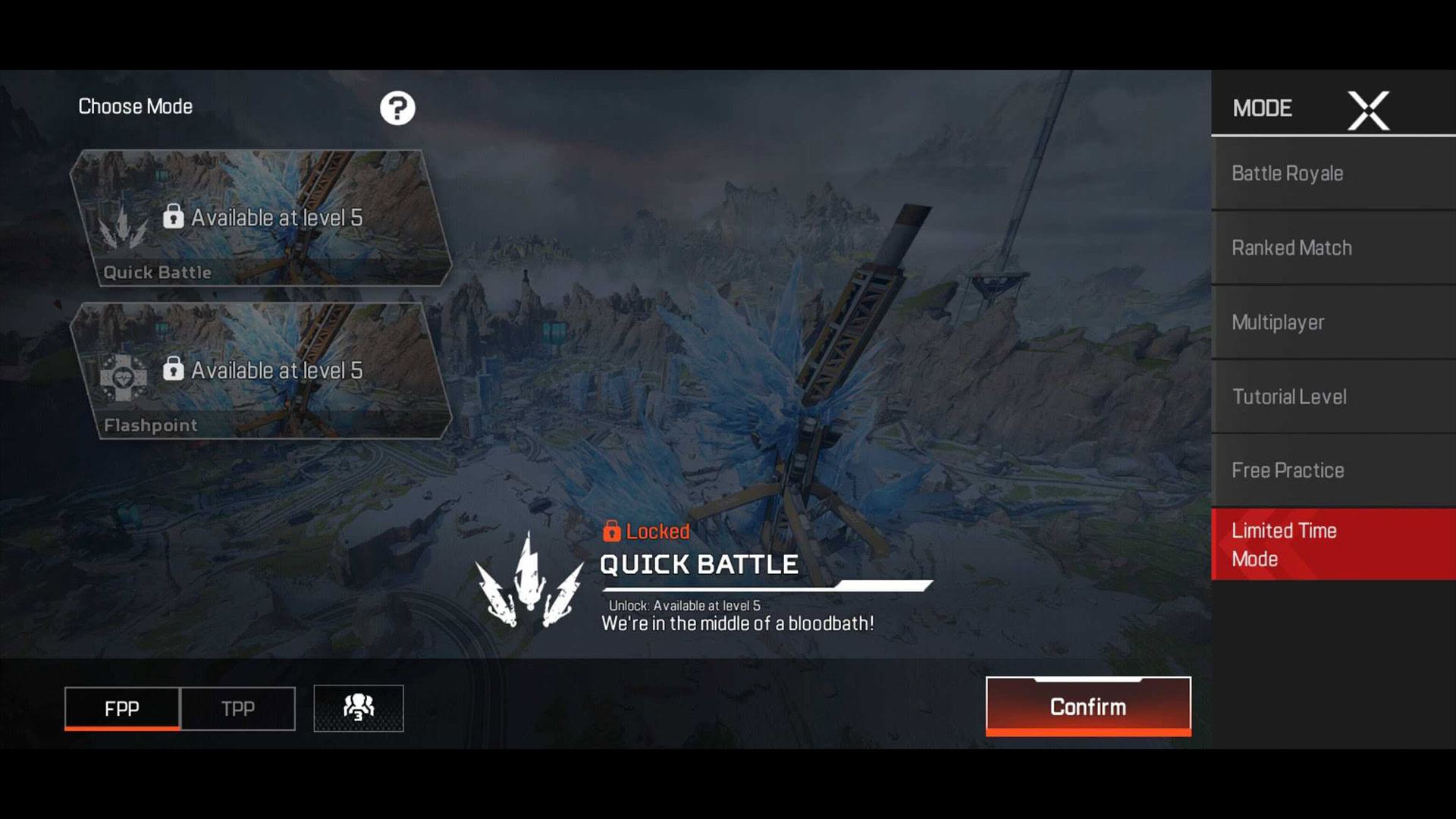Open the Multiplayer mode category
The width and height of the screenshot is (1456, 819).
pyautogui.click(x=1333, y=322)
